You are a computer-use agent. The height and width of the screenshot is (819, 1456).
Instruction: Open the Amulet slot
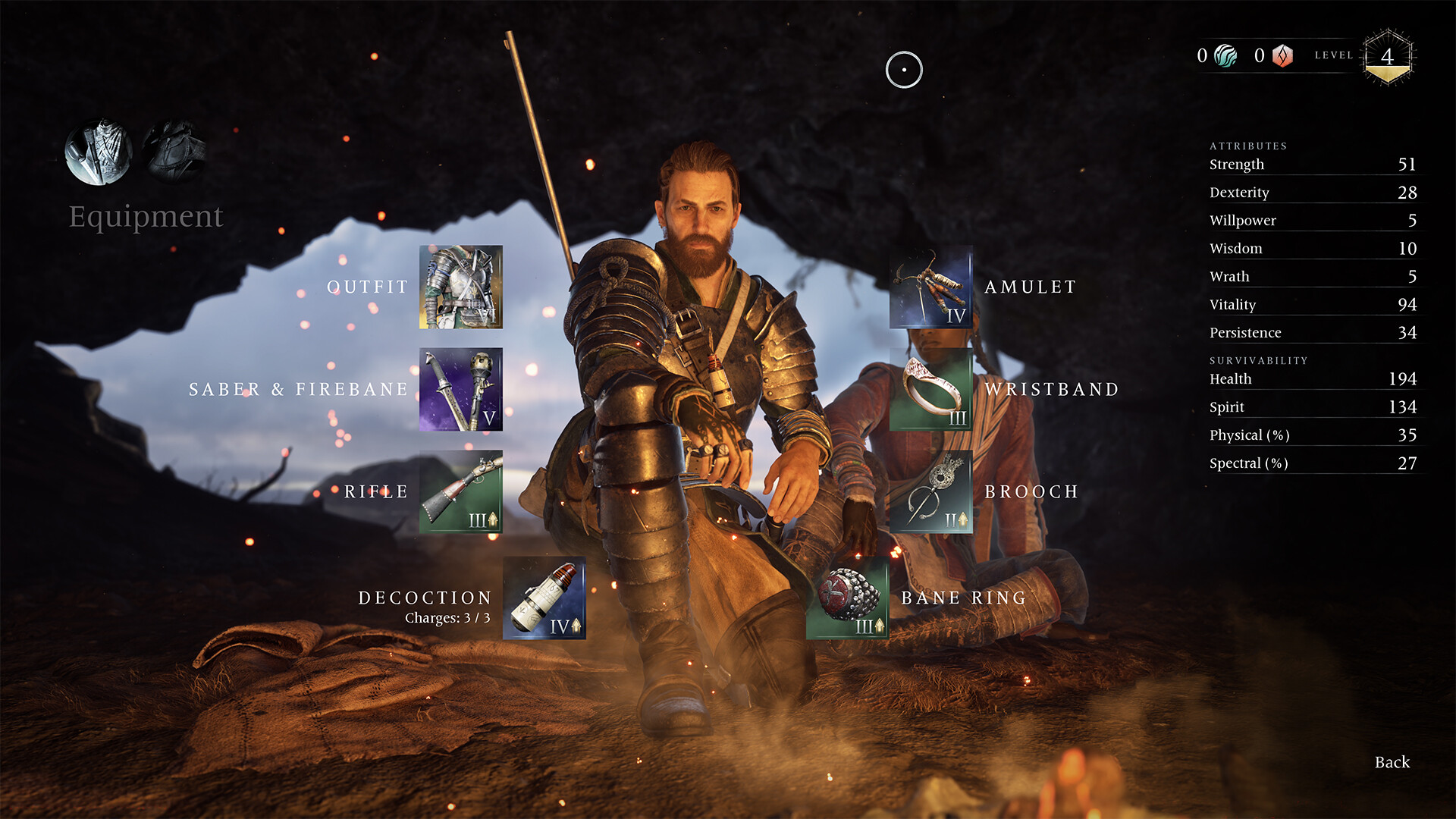tap(930, 287)
